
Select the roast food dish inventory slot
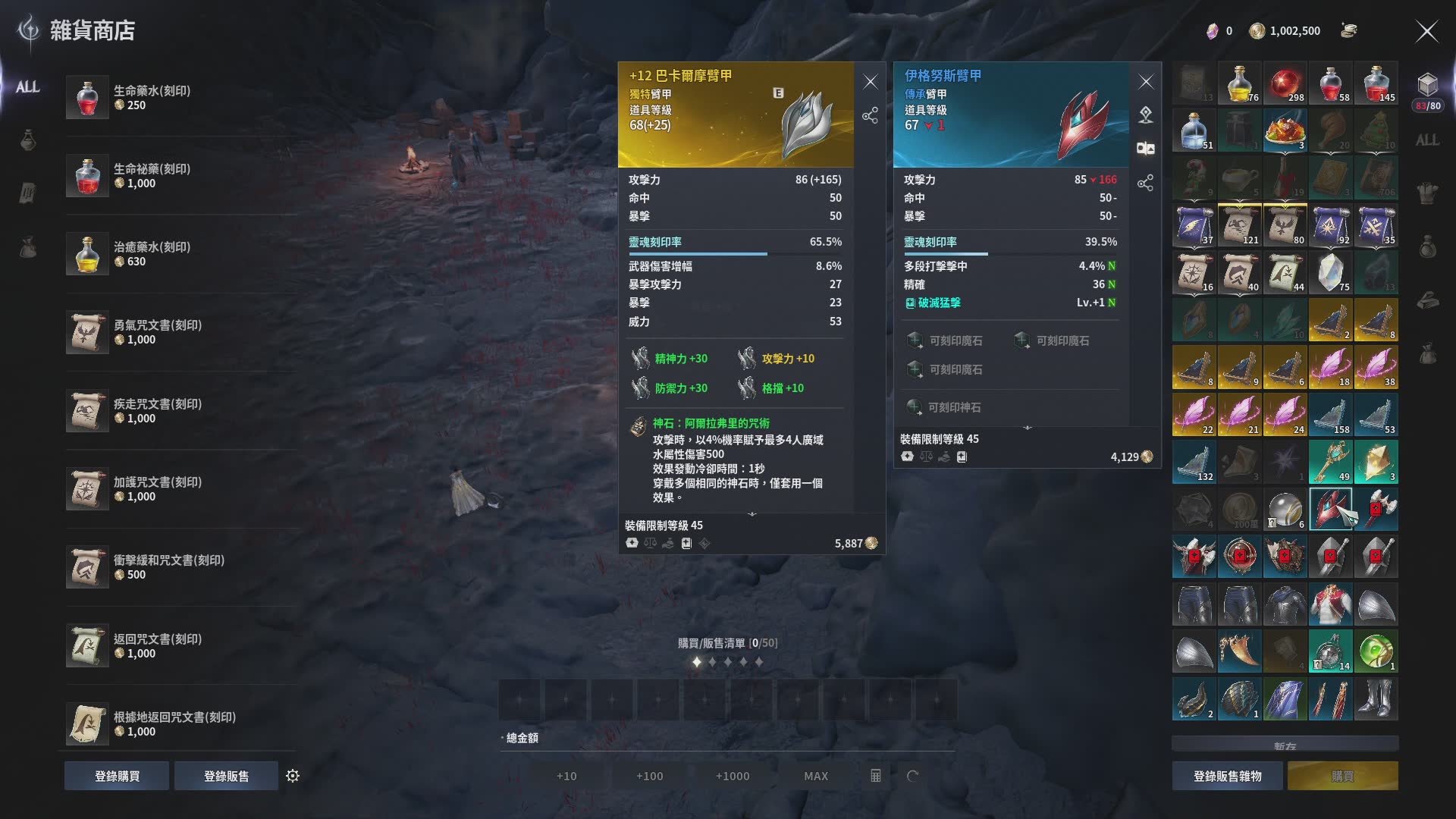(x=1285, y=130)
